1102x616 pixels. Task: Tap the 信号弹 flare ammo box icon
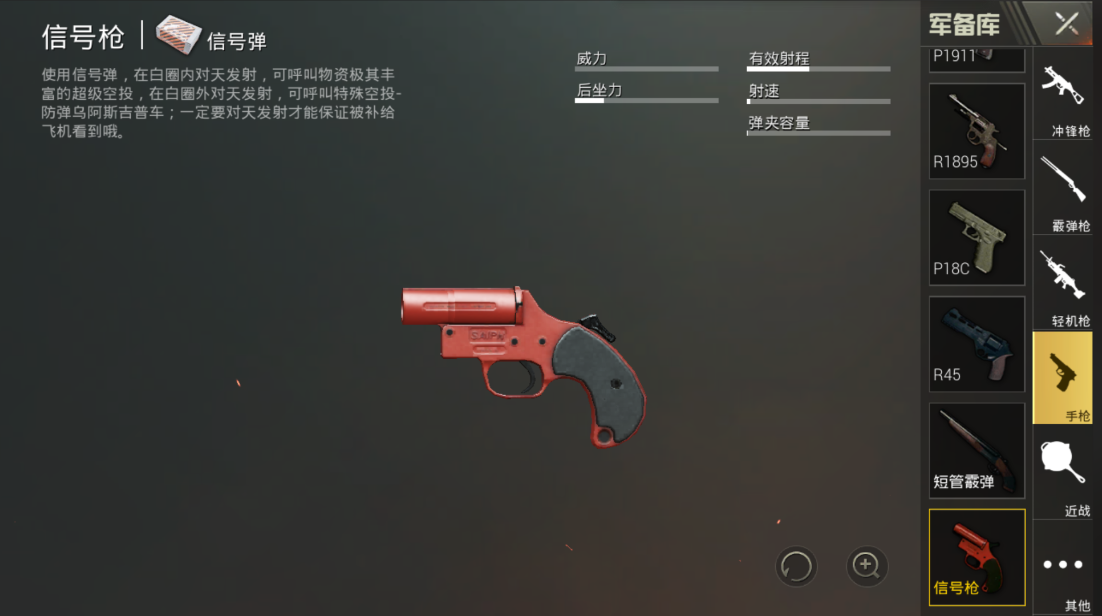point(179,35)
